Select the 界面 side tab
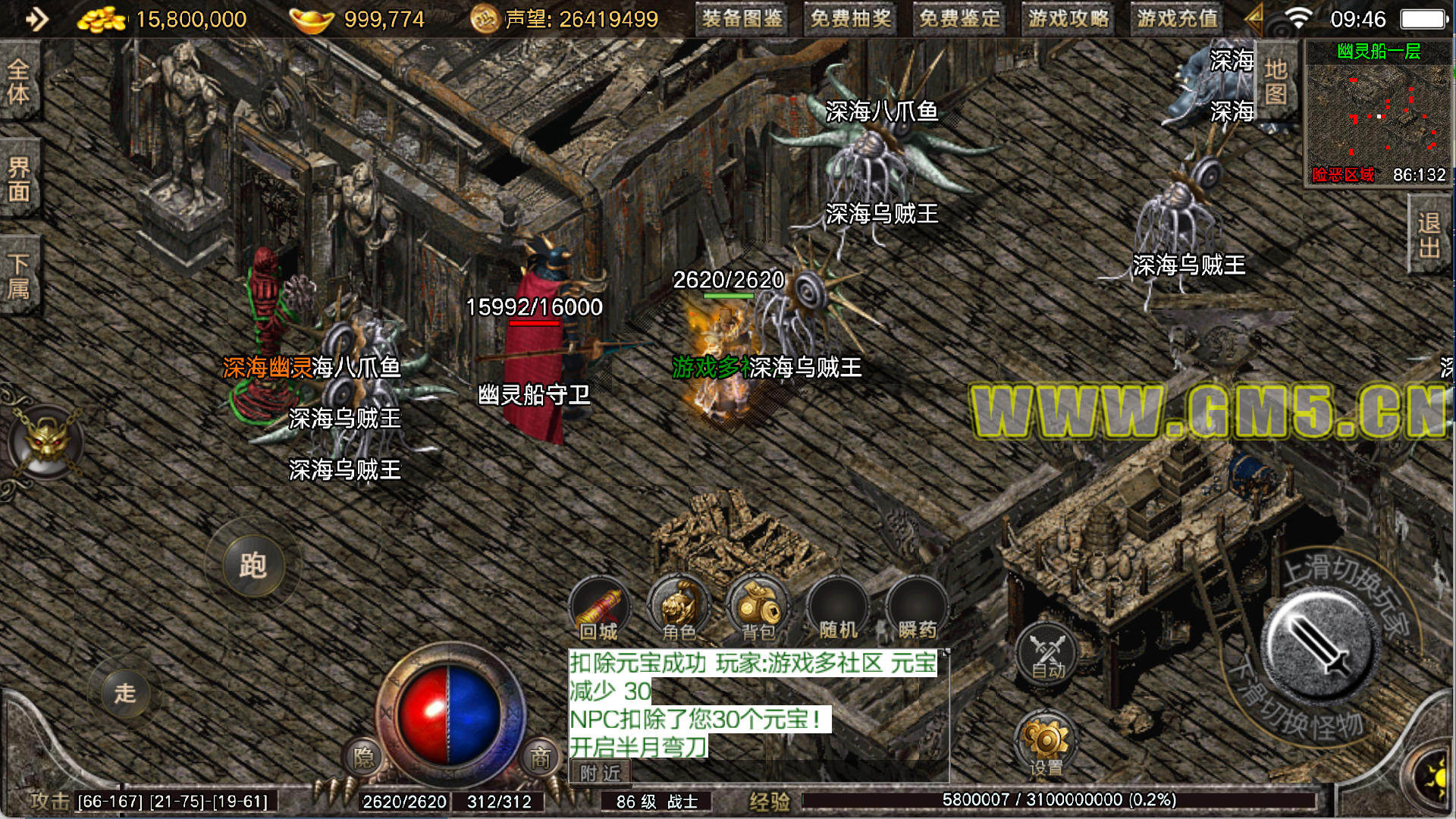 [18, 179]
